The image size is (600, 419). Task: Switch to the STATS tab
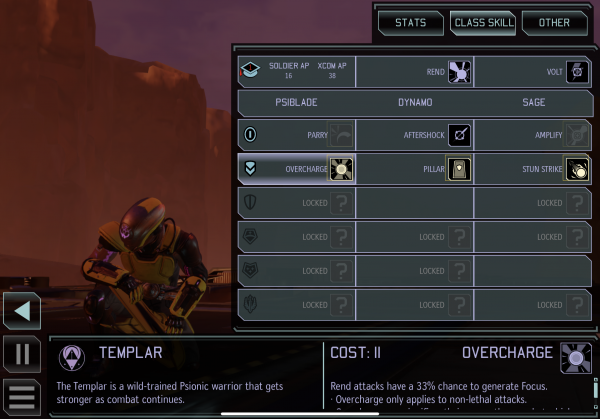pos(410,22)
